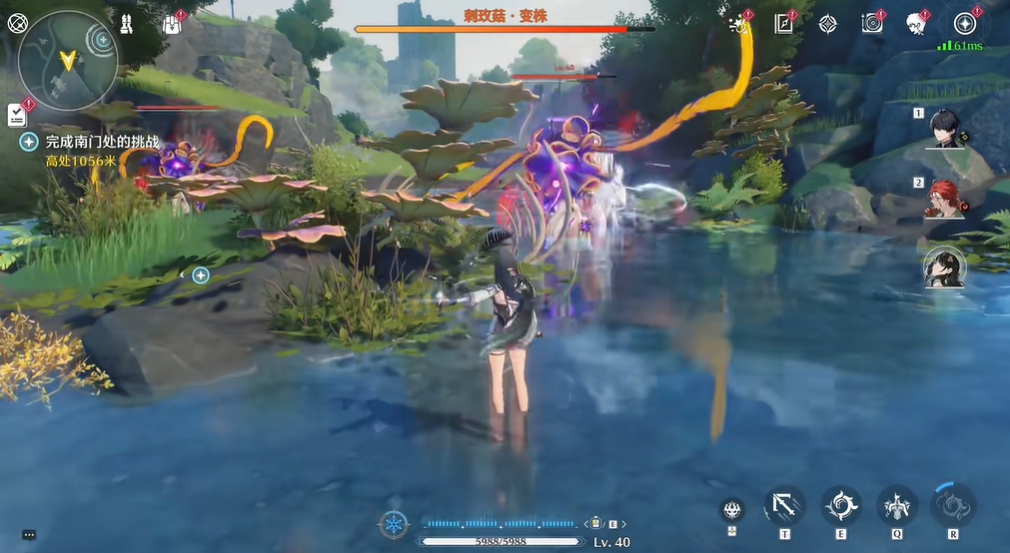This screenshot has width=1010, height=553.
Task: Click the diamond star icon in top bar
Action: (x=828, y=24)
